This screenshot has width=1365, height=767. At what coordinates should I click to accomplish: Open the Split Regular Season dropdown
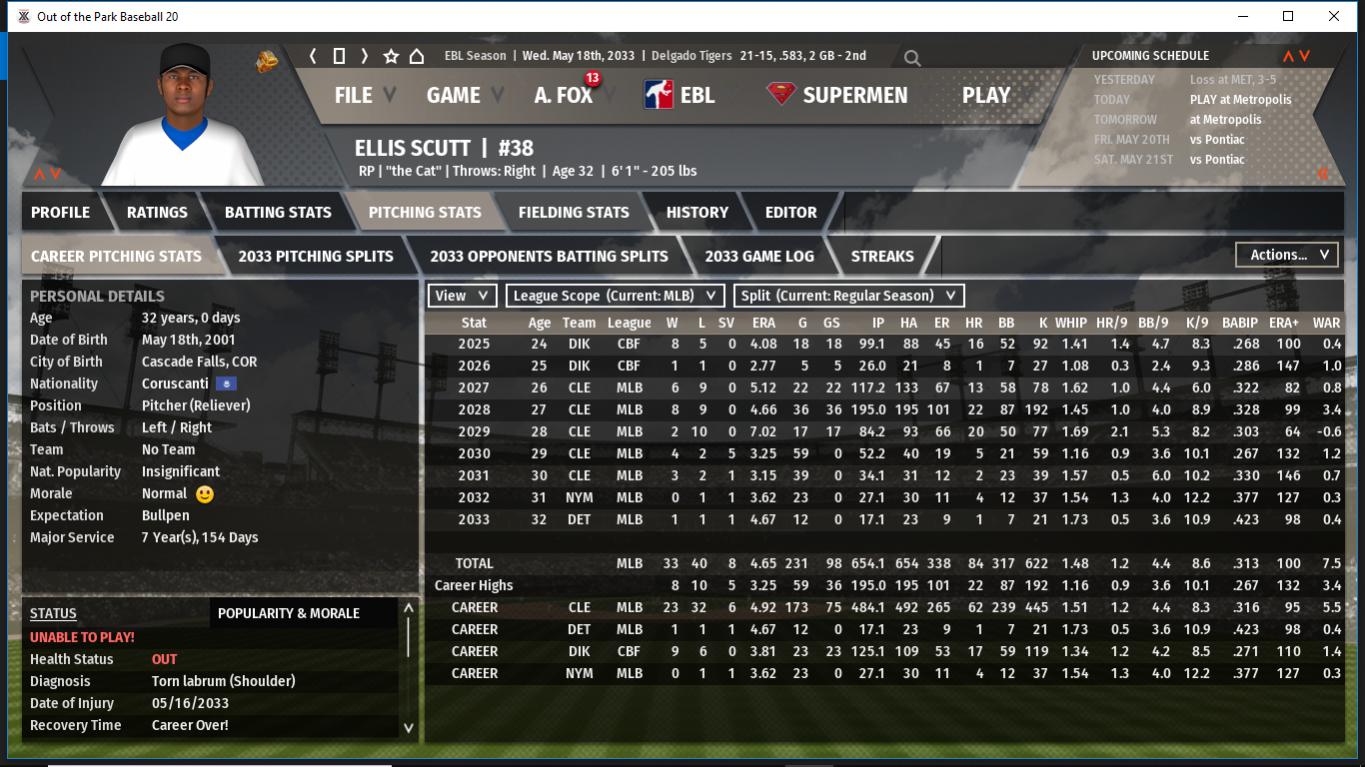(x=849, y=295)
